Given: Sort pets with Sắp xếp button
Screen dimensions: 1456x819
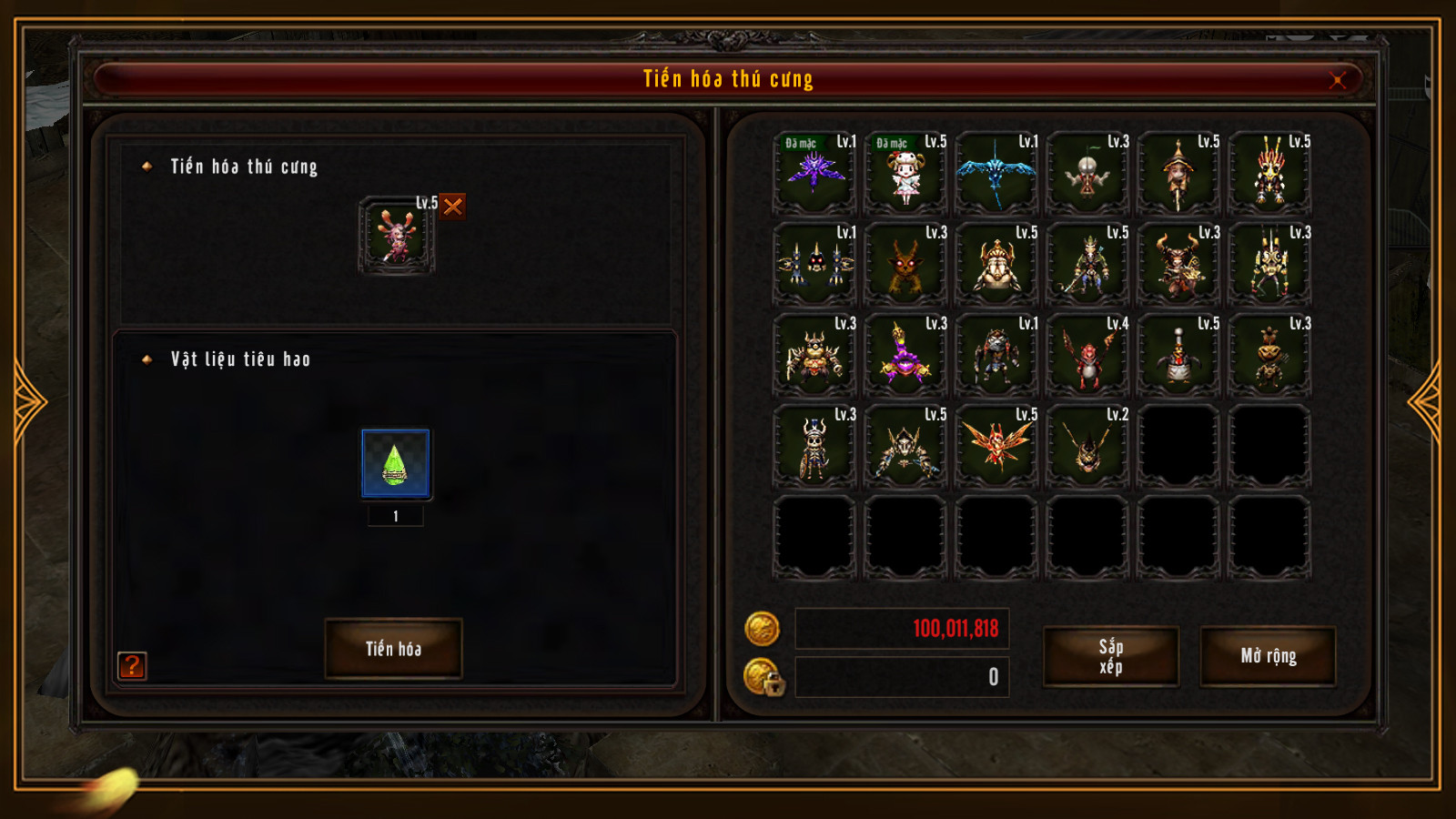Looking at the screenshot, I should click(x=1110, y=656).
